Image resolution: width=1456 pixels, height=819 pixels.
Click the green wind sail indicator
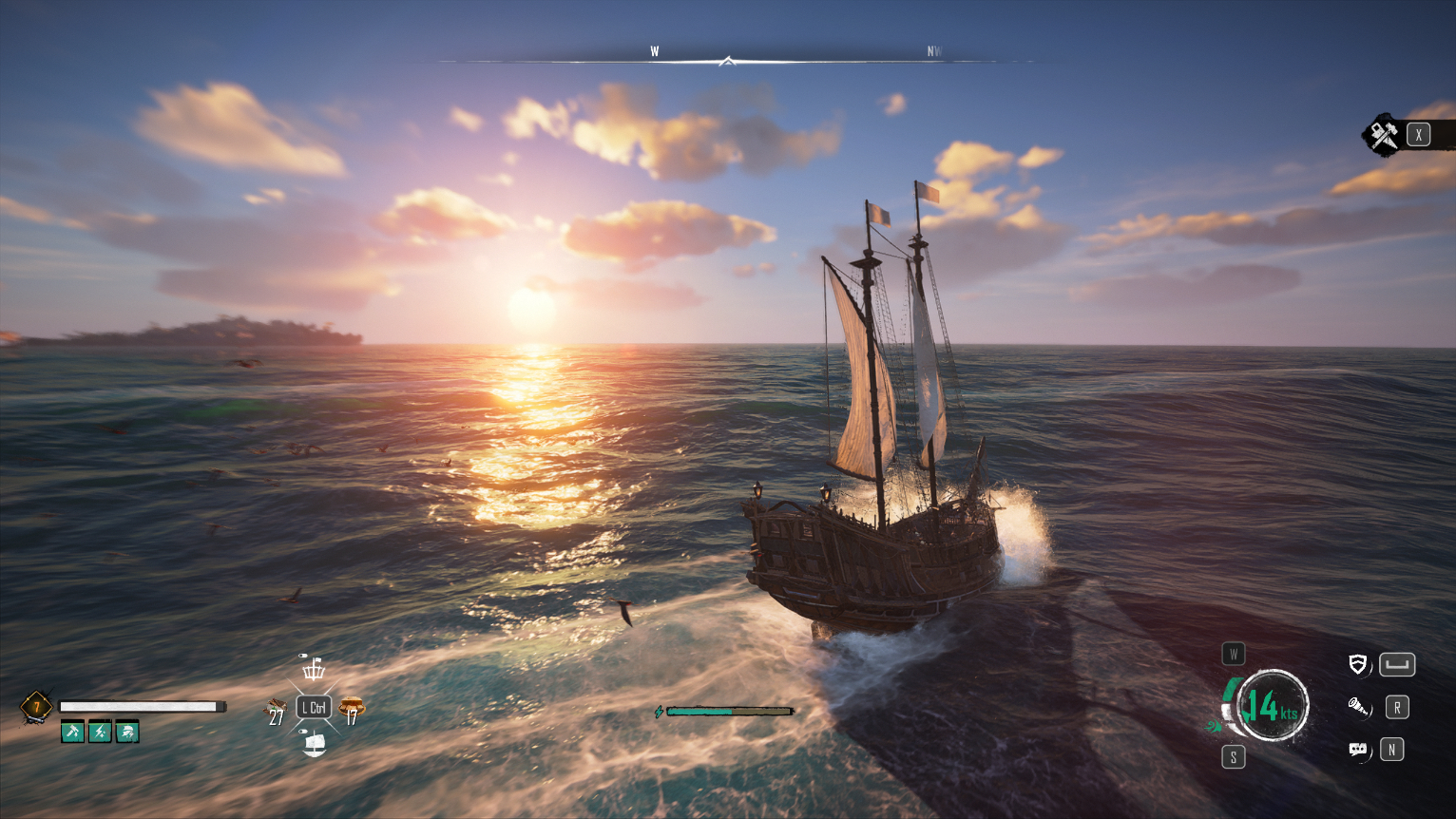1215,727
